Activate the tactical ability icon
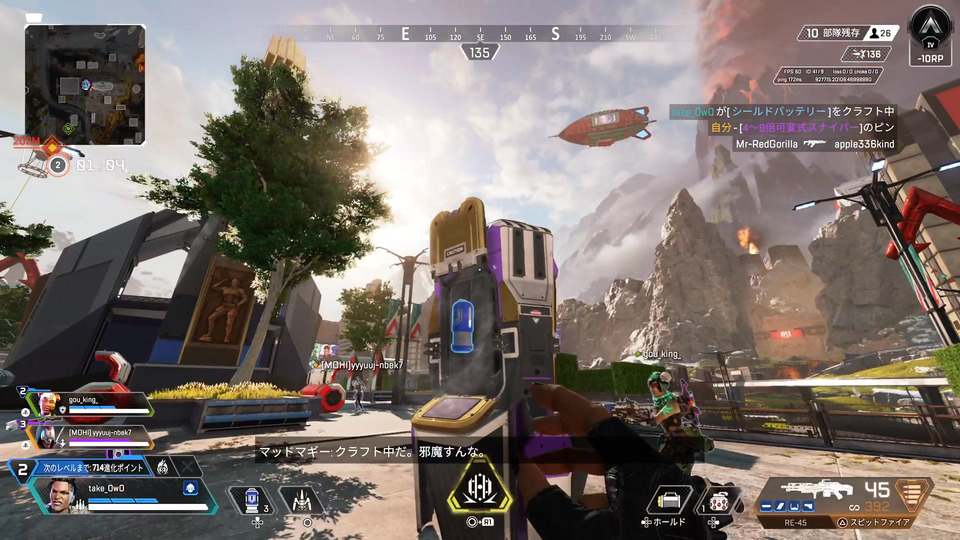Image resolution: width=960 pixels, height=540 pixels. pyautogui.click(x=303, y=499)
